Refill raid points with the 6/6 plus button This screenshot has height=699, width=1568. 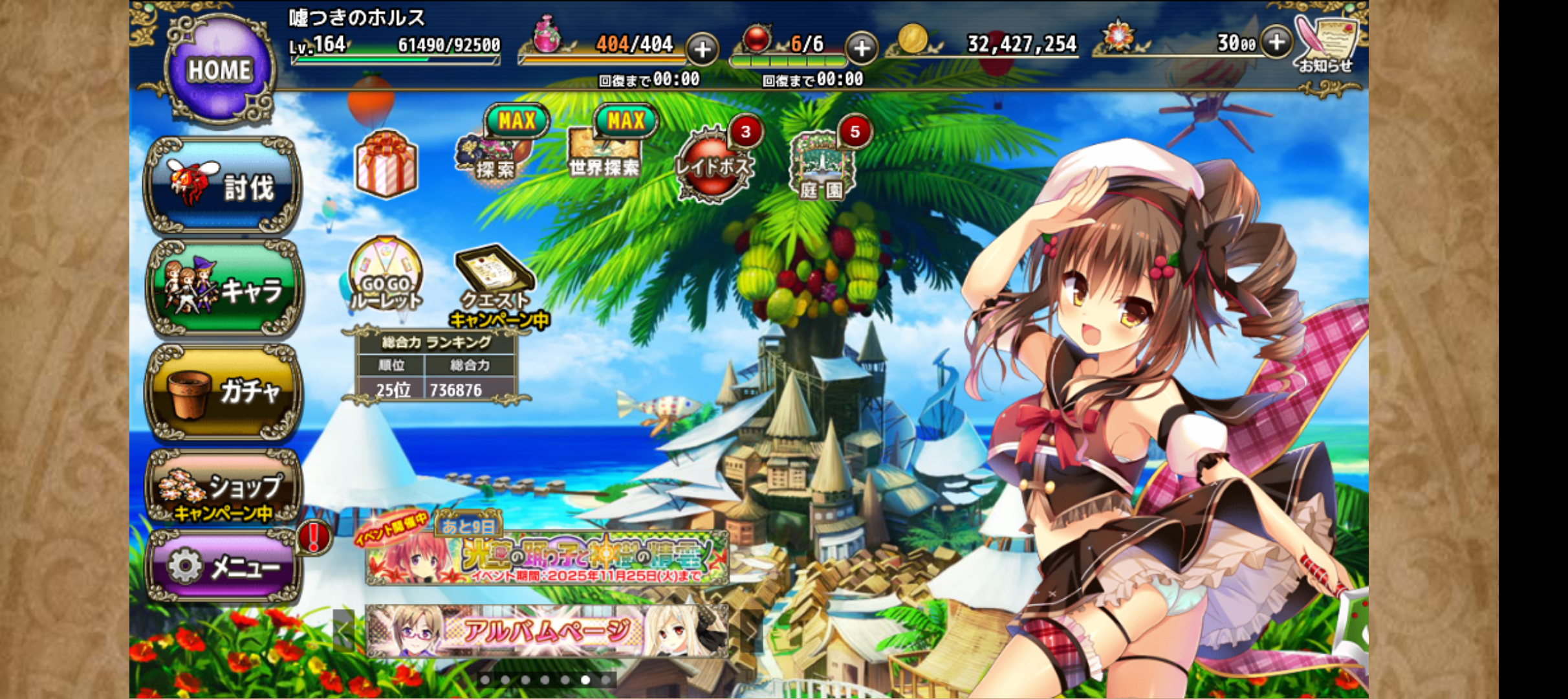click(x=862, y=49)
